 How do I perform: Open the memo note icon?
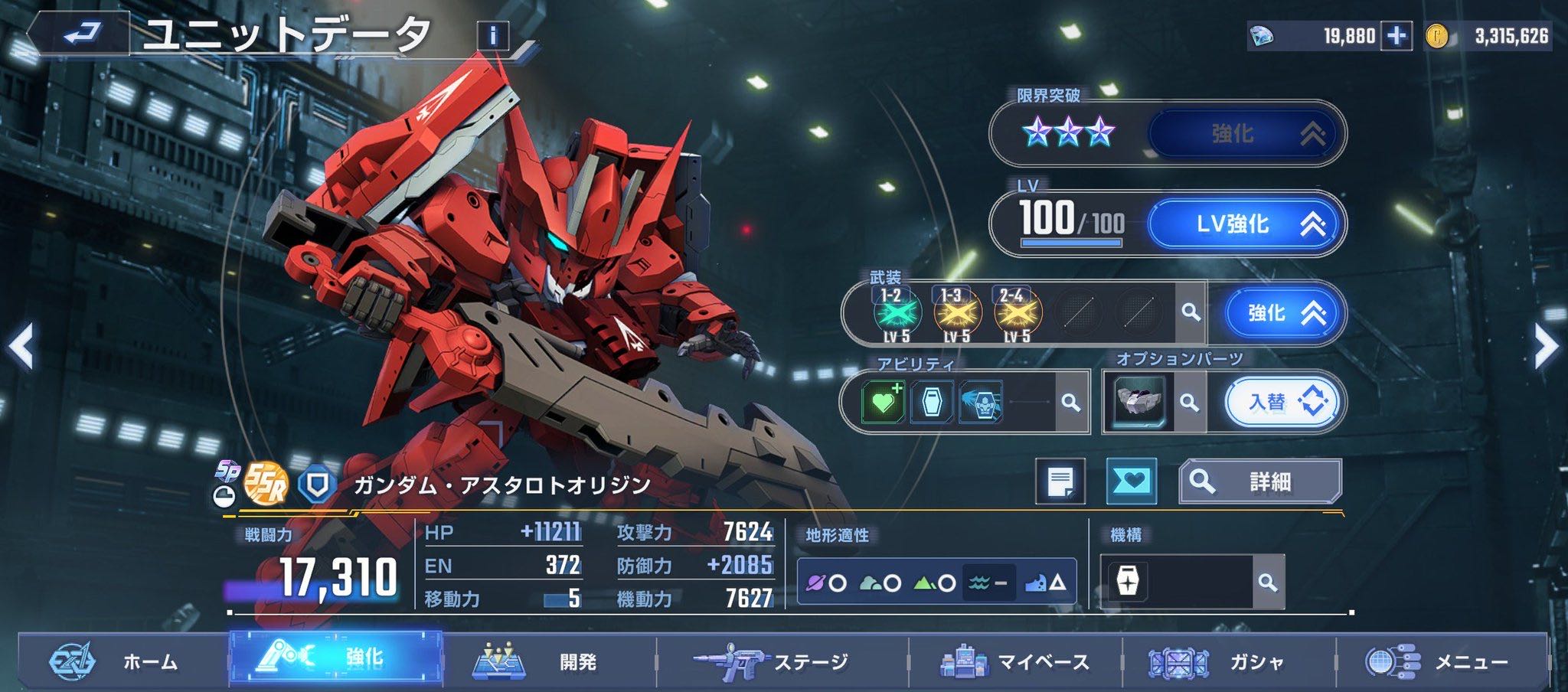pyautogui.click(x=1060, y=481)
